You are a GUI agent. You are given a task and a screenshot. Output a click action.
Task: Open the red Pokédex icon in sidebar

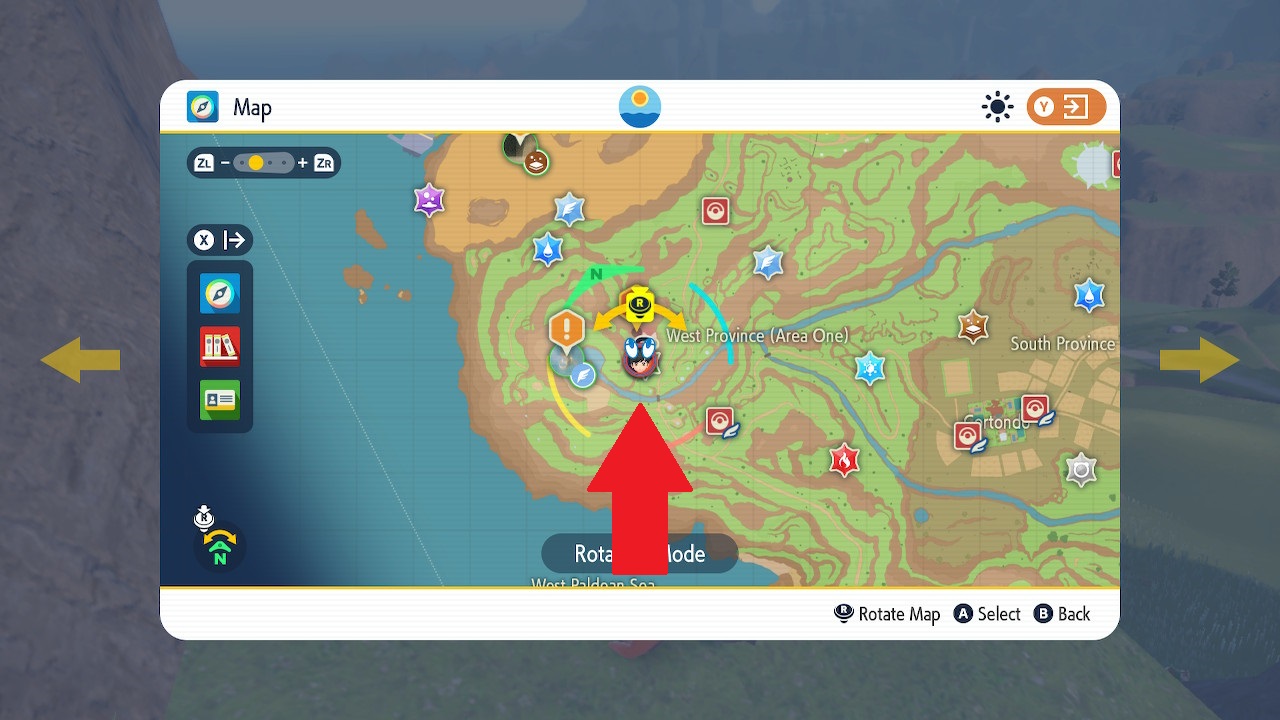[x=219, y=345]
